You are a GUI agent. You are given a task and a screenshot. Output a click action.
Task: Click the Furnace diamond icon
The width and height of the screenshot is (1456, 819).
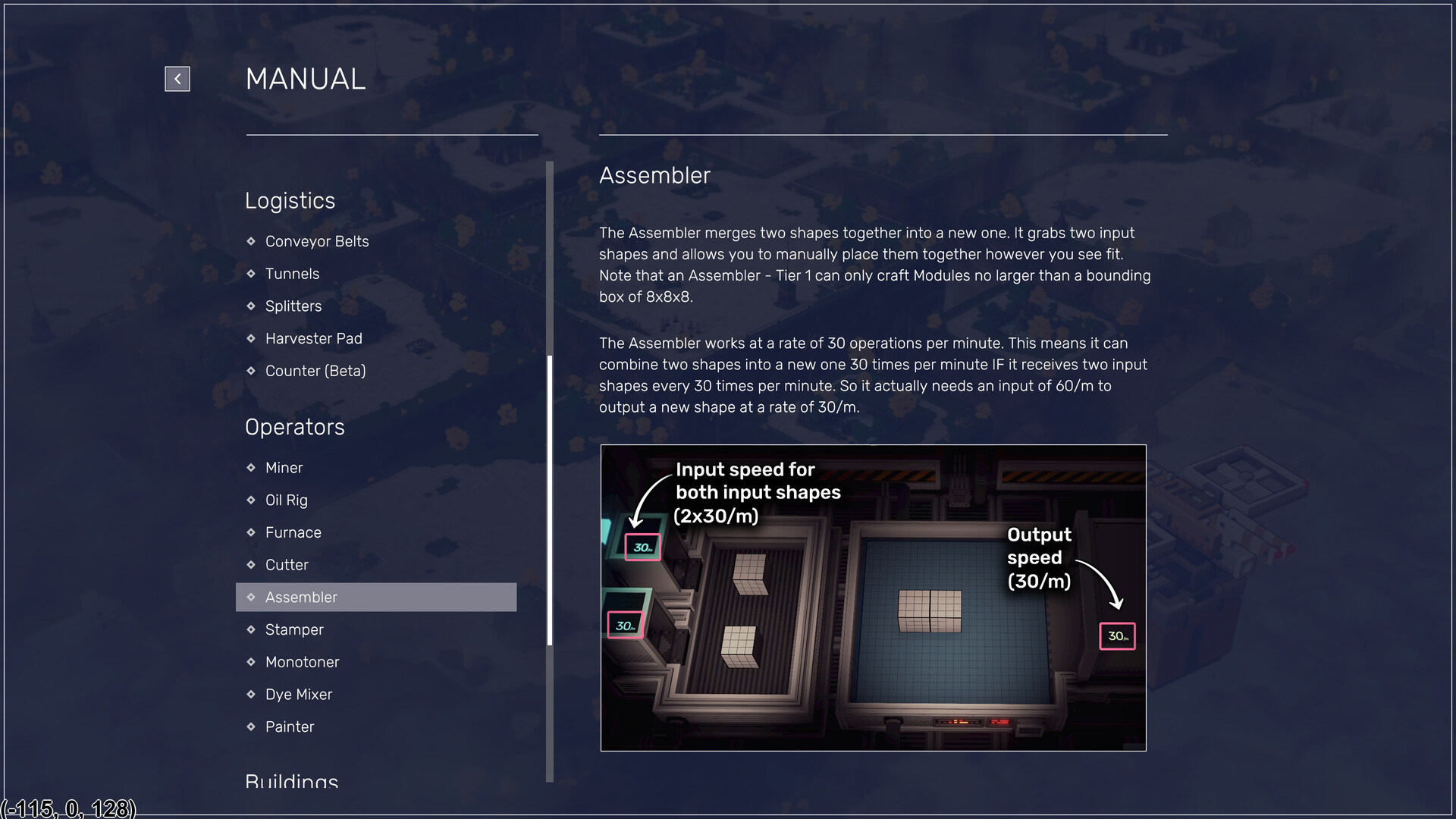point(251,532)
